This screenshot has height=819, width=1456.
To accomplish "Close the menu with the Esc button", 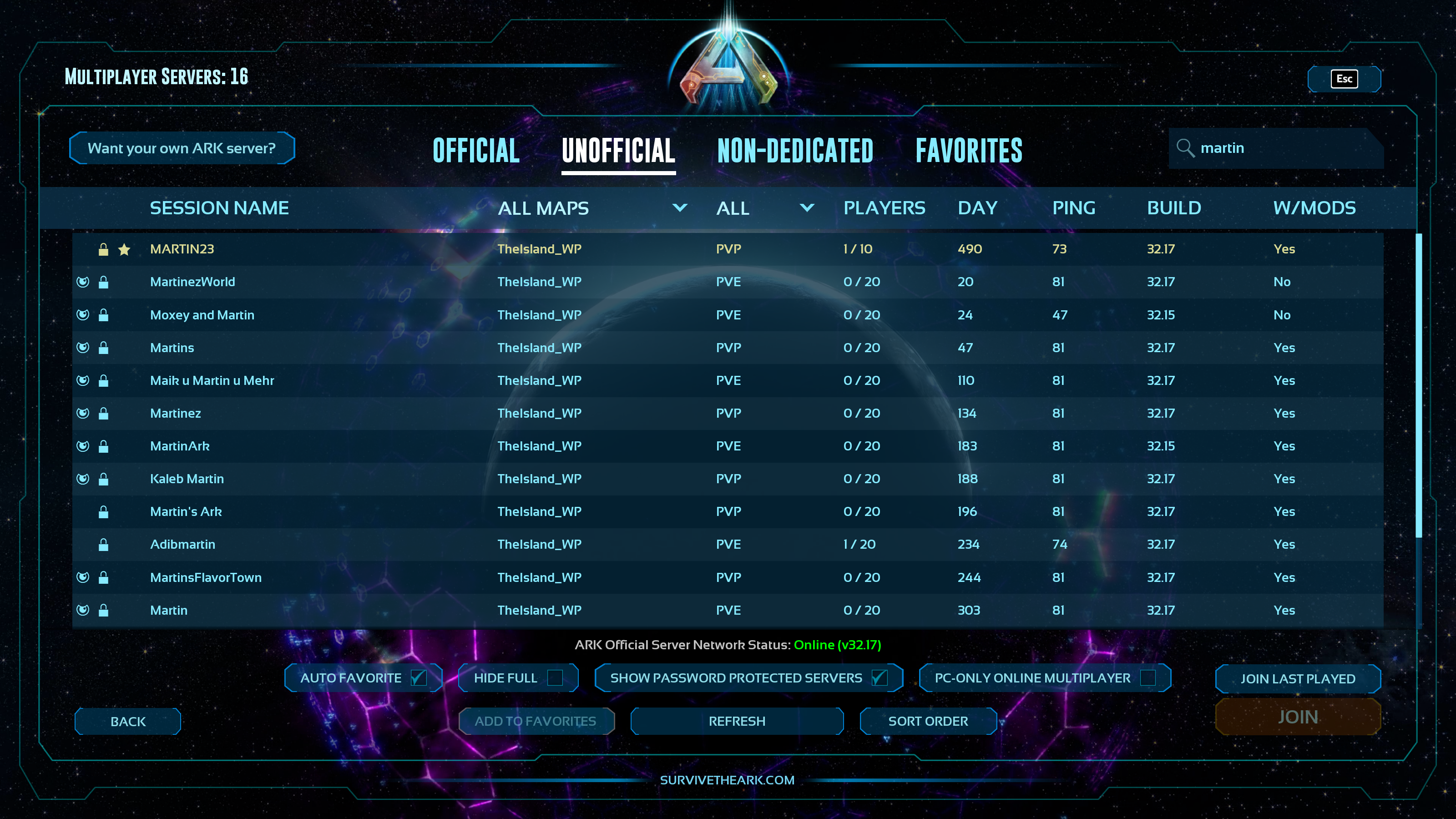I will pos(1344,79).
